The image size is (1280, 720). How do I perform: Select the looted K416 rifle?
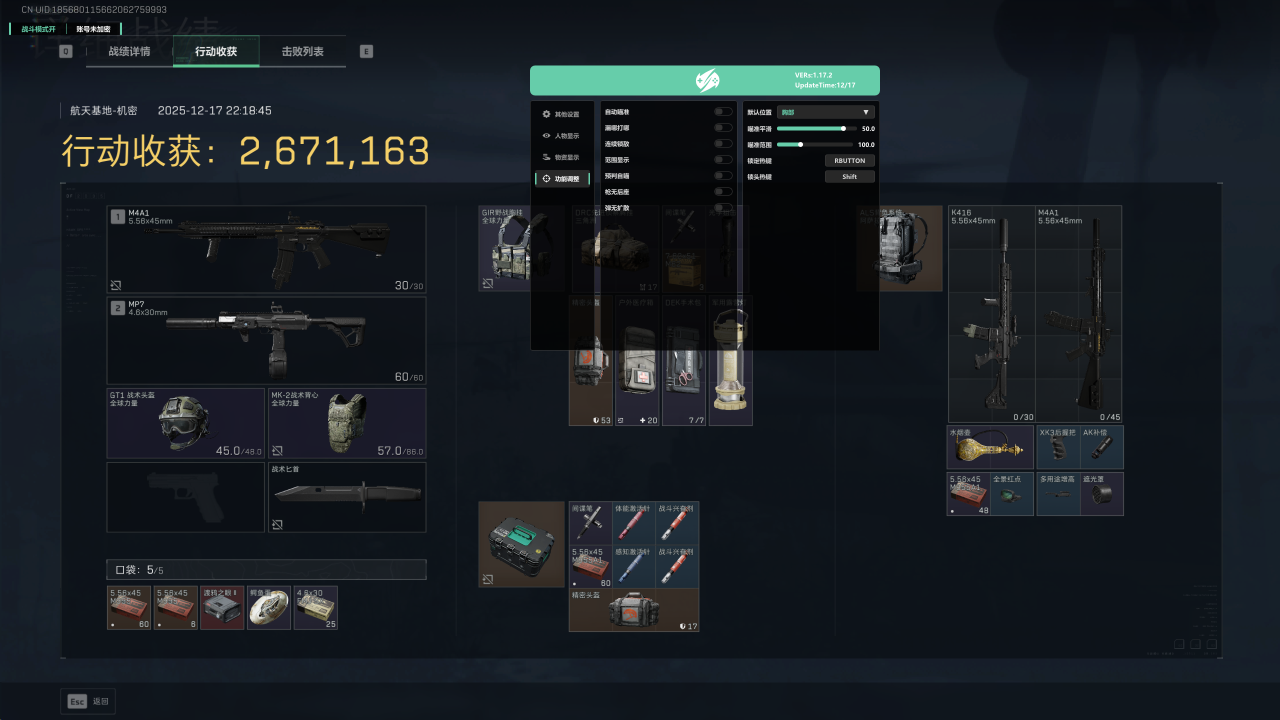991,314
